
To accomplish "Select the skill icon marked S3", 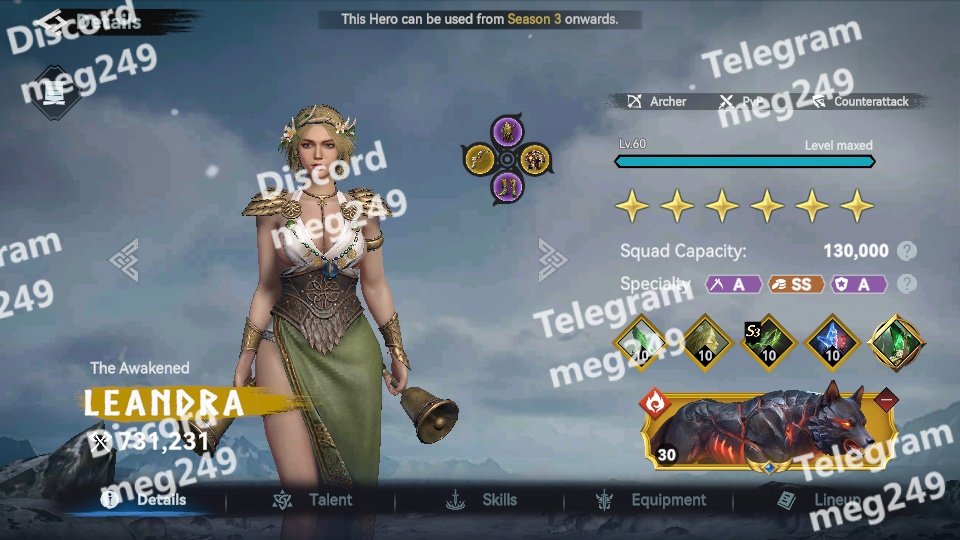I will [x=768, y=343].
